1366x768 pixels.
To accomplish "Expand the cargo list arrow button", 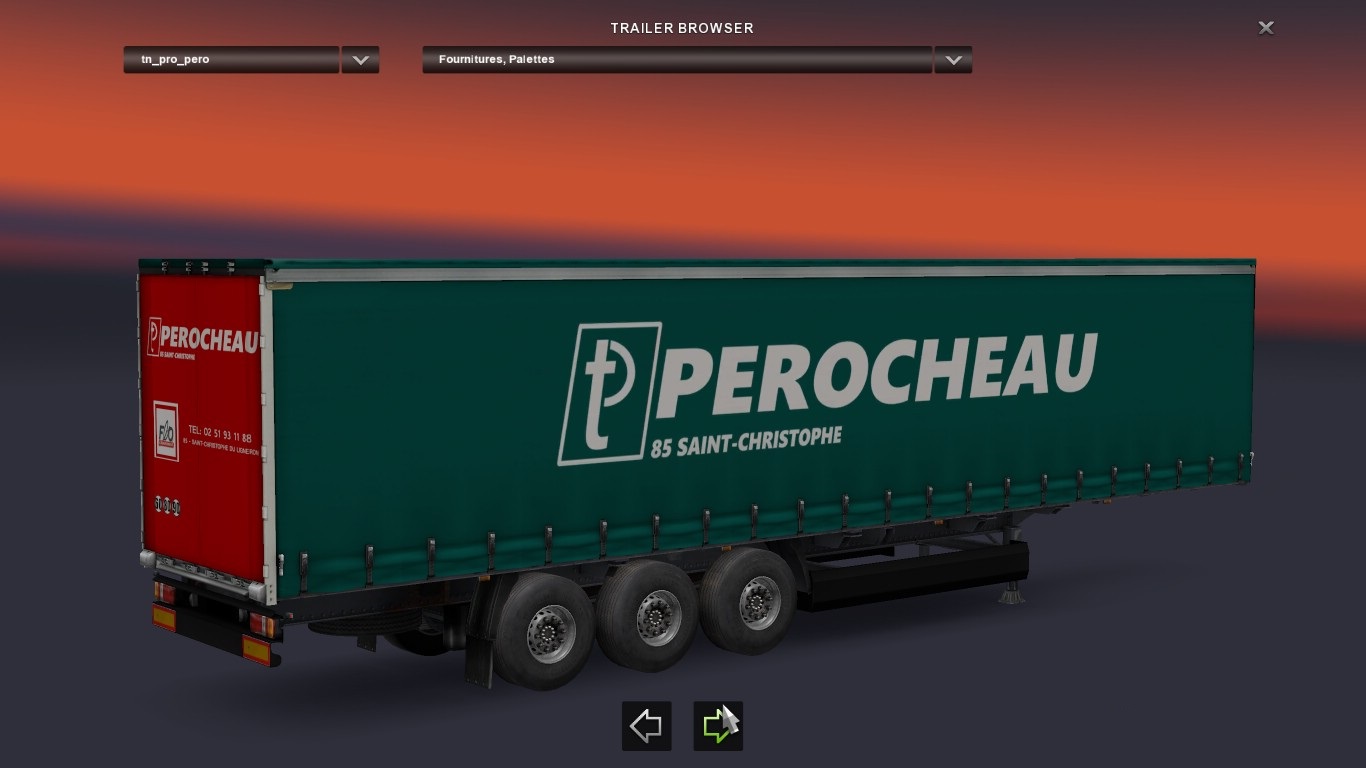I will (953, 60).
